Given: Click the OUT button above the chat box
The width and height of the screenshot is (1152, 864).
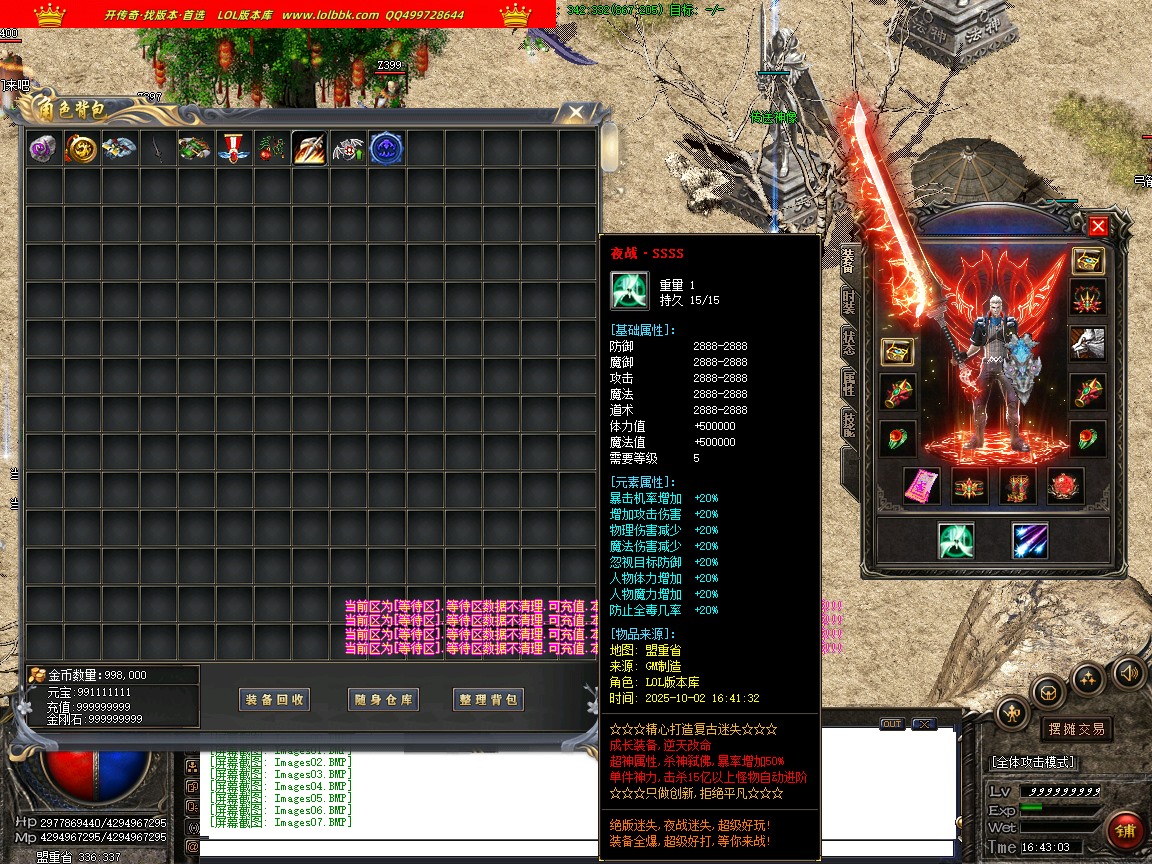Looking at the screenshot, I should (x=891, y=724).
